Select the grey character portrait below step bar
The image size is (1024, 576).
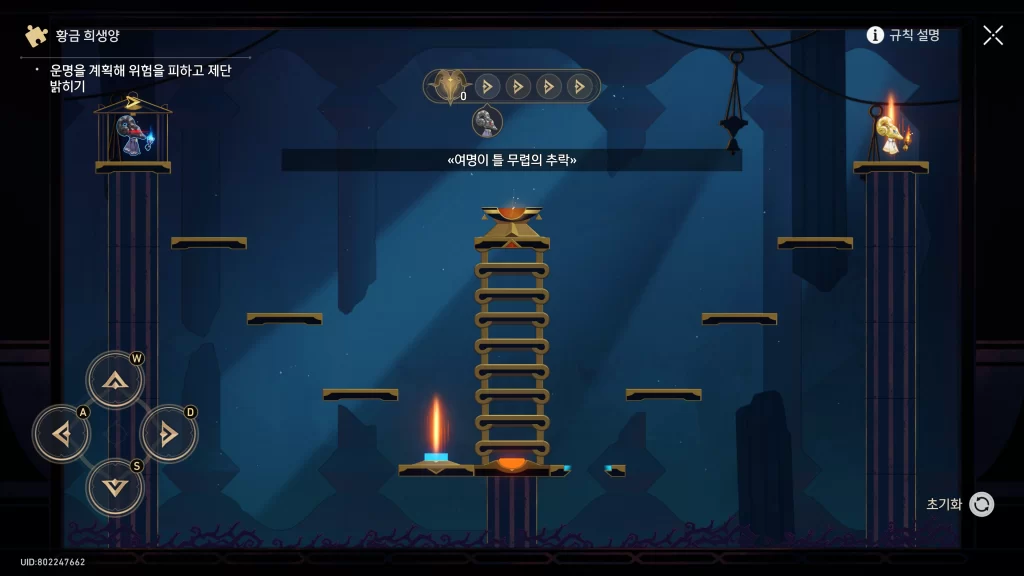click(x=487, y=122)
